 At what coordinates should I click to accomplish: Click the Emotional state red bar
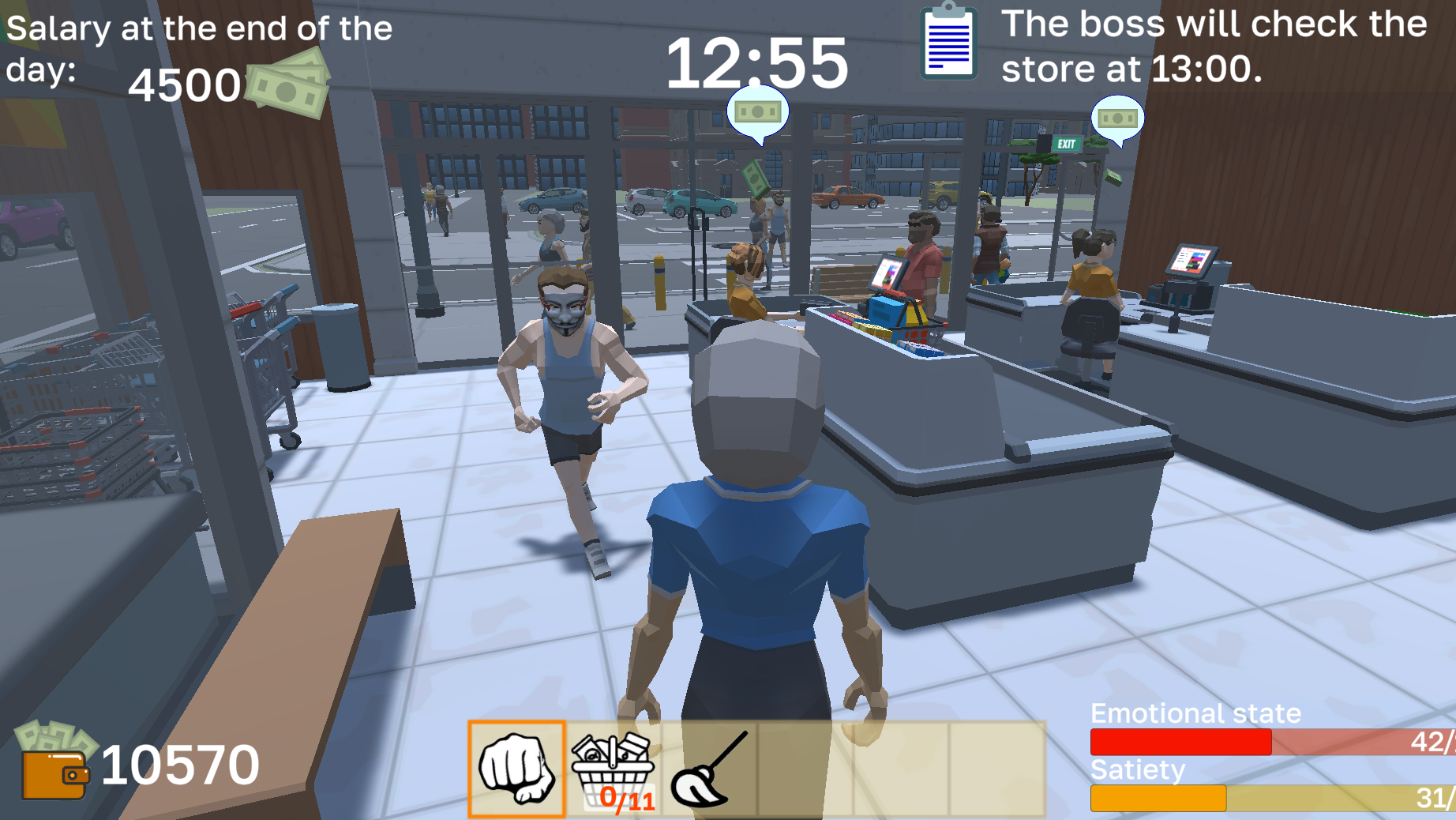point(1180,741)
